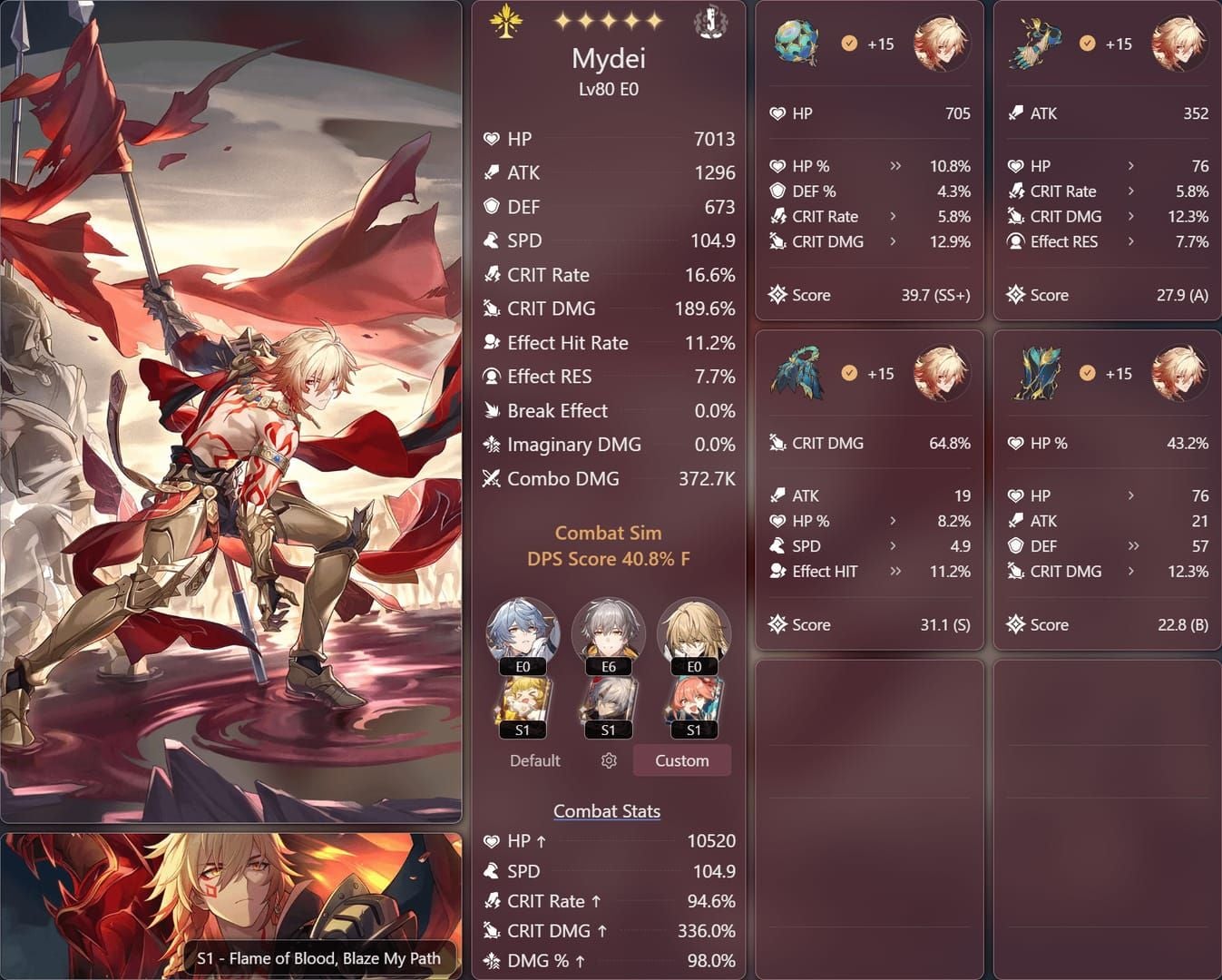Open the settings gear between Default and Custom

608,760
